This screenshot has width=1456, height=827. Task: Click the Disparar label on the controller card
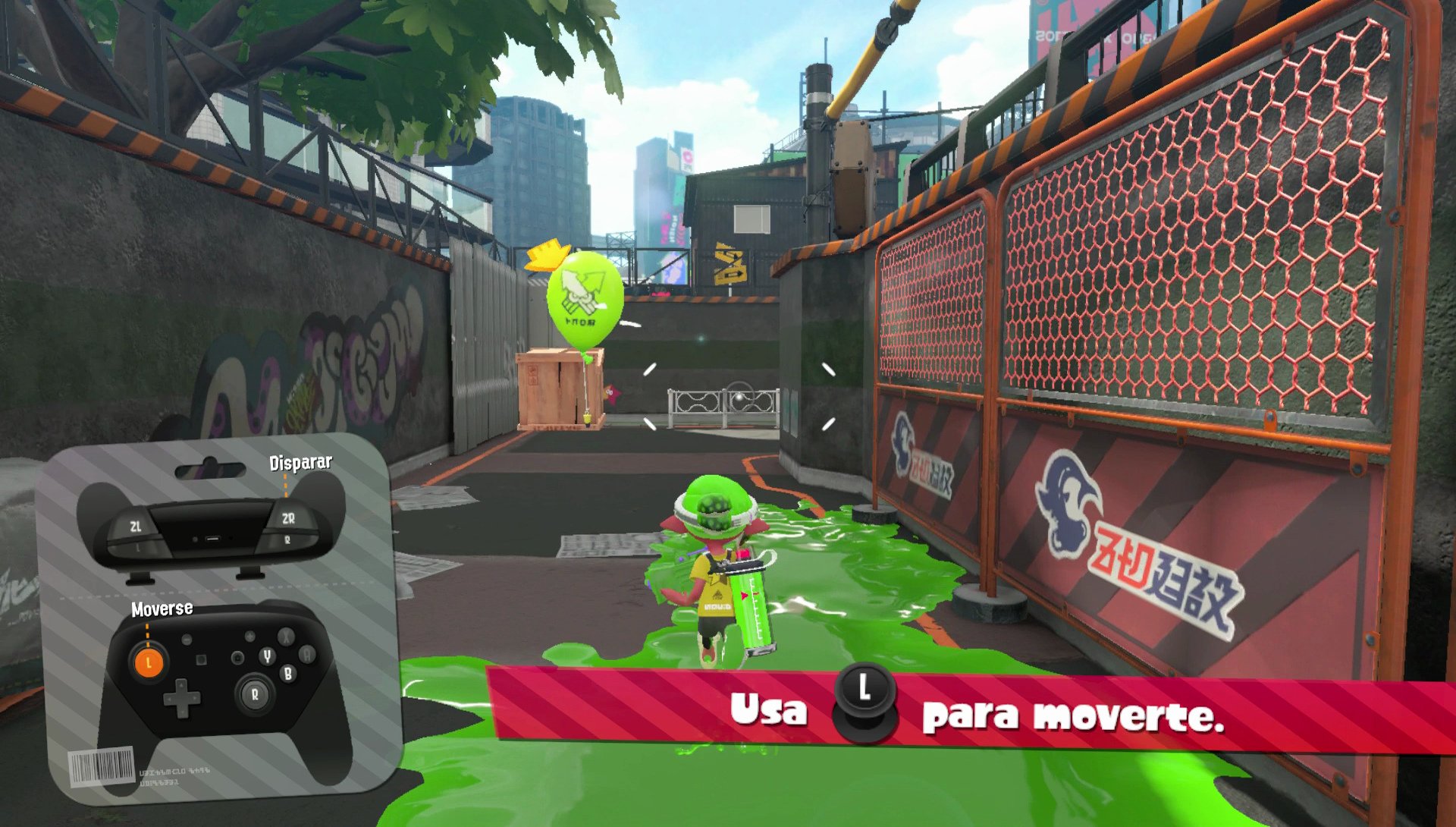300,461
